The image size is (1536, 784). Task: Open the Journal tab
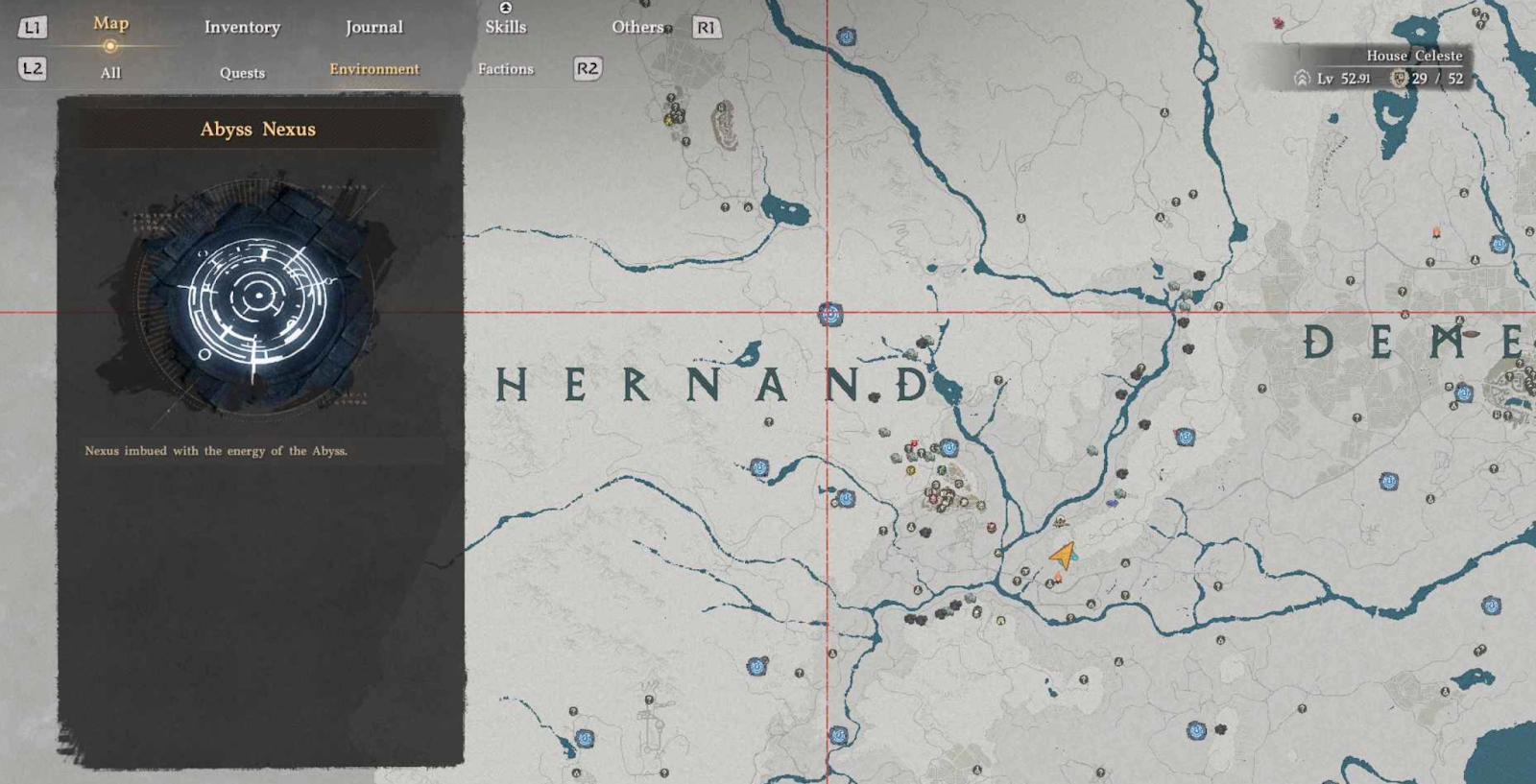[x=373, y=28]
